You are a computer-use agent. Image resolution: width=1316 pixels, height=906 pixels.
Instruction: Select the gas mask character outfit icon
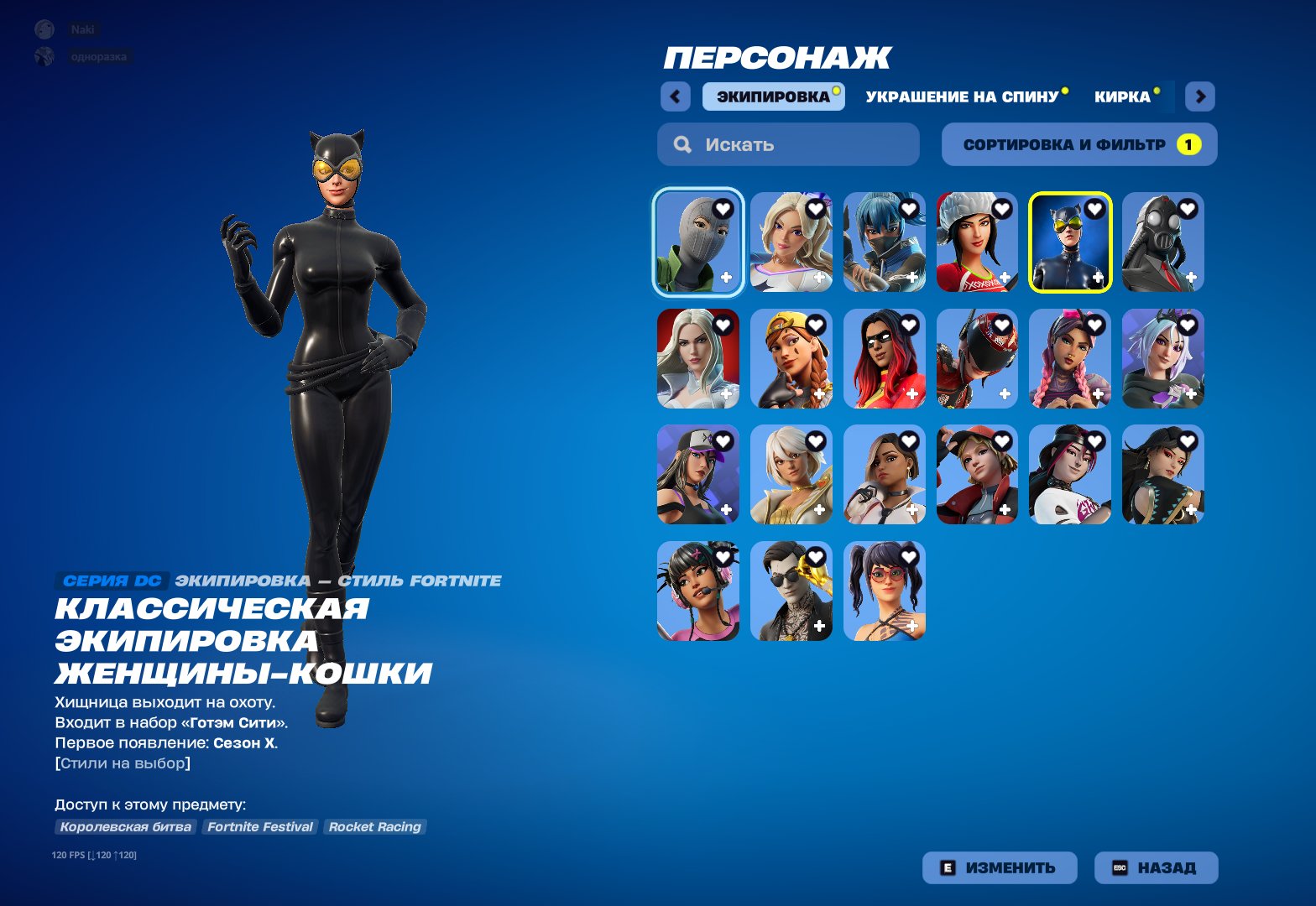tap(1163, 242)
